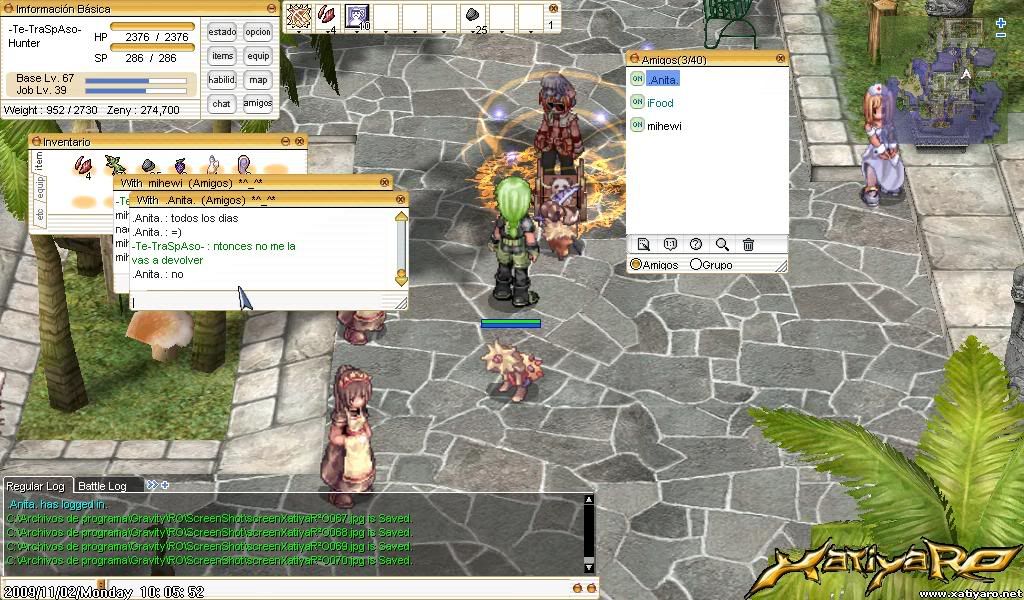The height and width of the screenshot is (600, 1024).
Task: Close the Inventario window
Action: coord(300,142)
